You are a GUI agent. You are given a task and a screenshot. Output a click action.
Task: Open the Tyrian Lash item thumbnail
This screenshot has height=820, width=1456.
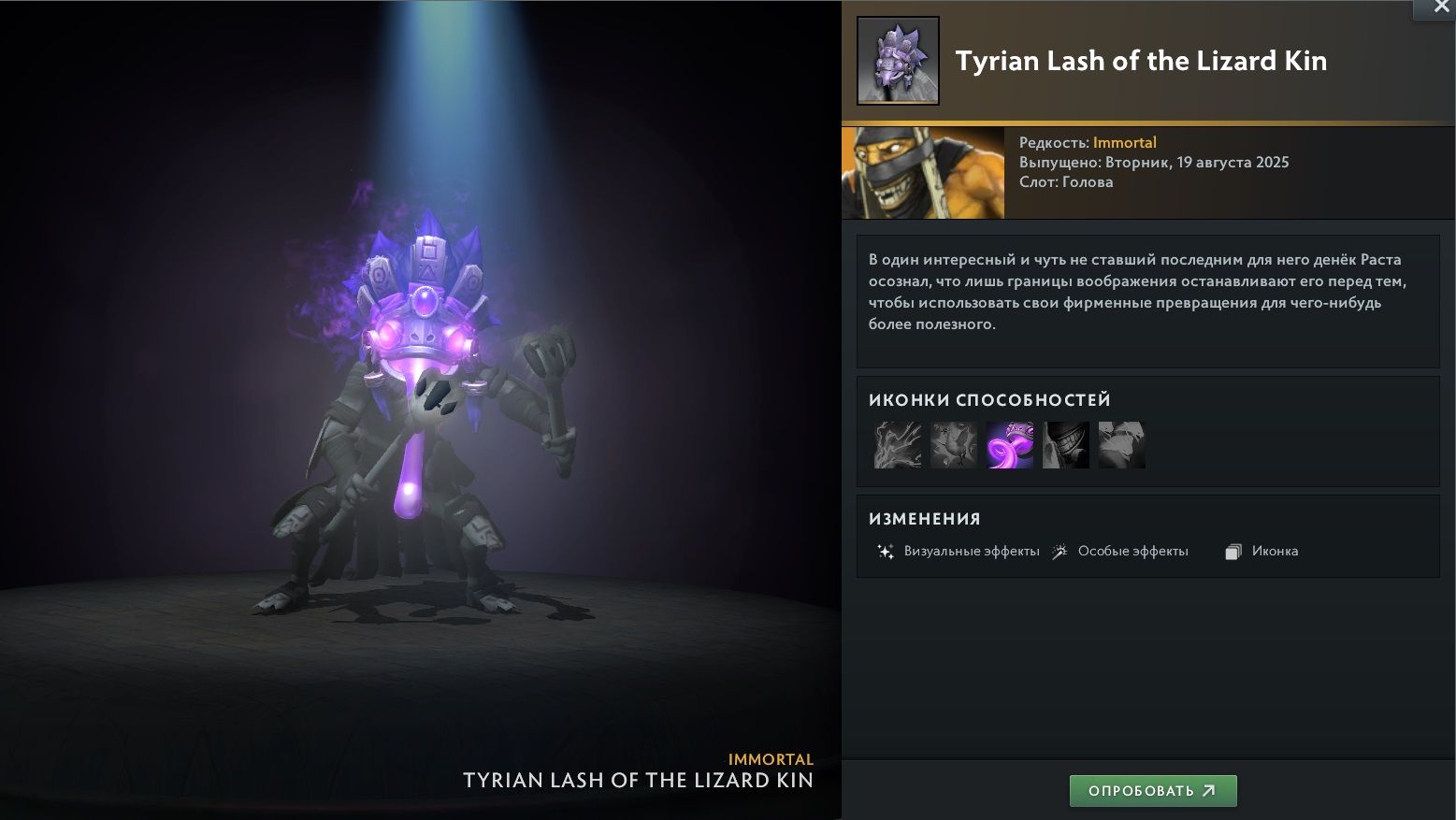click(x=898, y=61)
